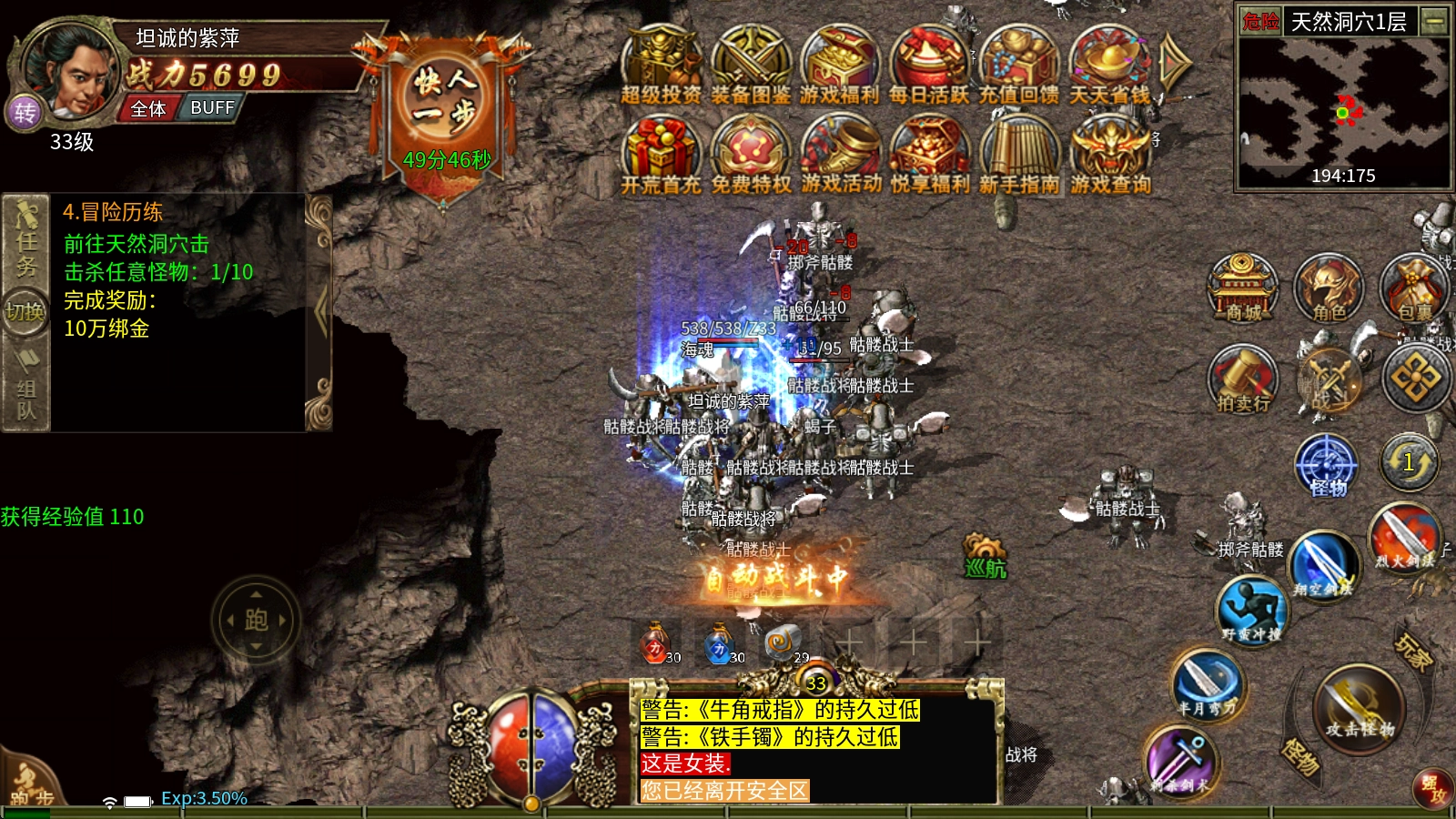1456x819 pixels.
Task: Minimize the minimap with the minus button
Action: coord(1435,21)
